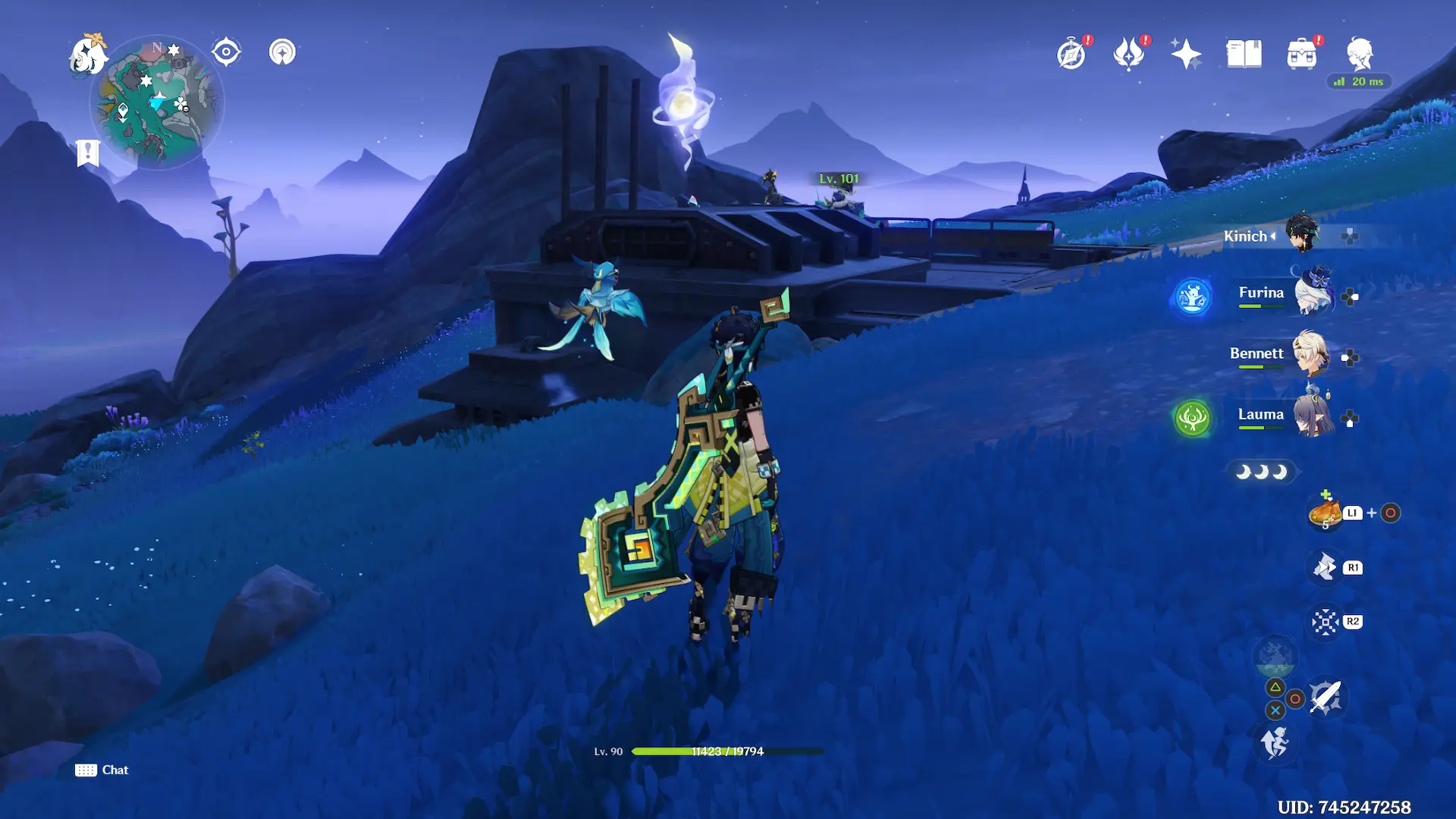The image size is (1456, 819).
Task: Open the backpack inventory icon
Action: click(x=1301, y=55)
